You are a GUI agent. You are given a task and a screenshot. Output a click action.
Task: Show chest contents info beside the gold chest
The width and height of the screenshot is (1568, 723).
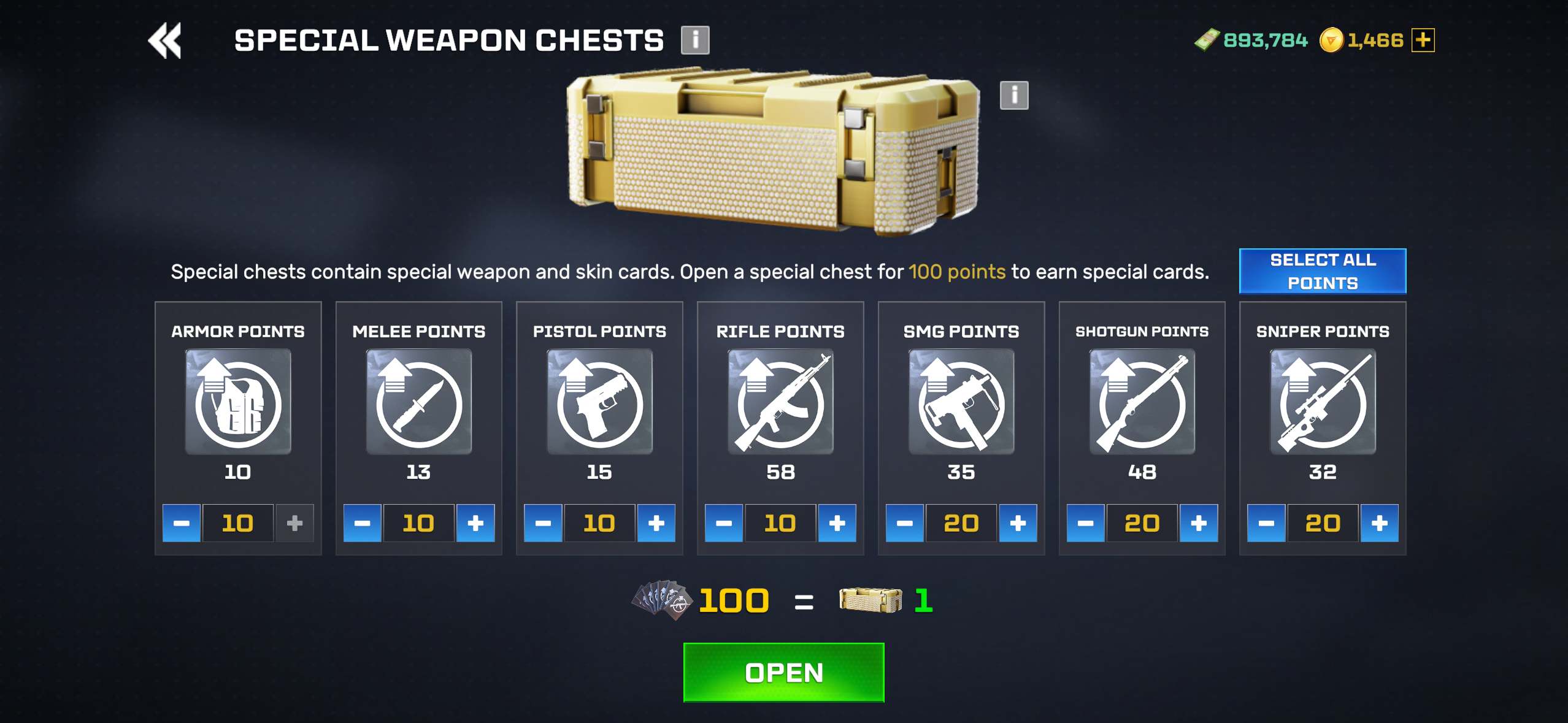click(1013, 95)
